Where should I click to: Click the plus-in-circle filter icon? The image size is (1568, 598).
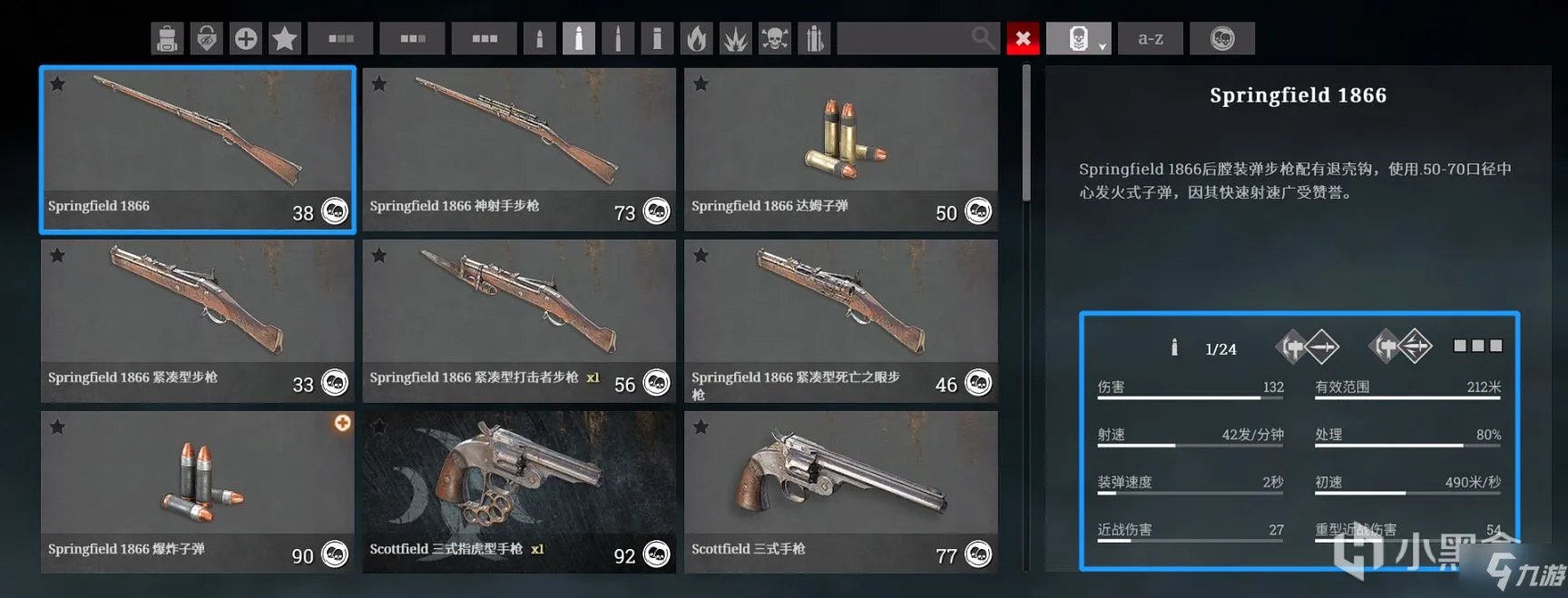point(246,38)
